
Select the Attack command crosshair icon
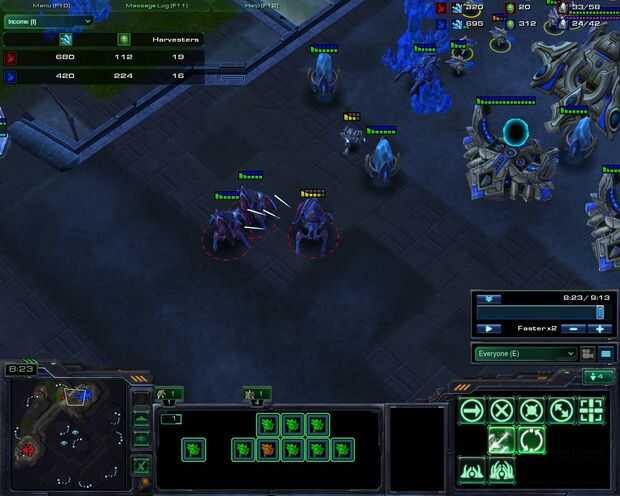pyautogui.click(x=592, y=409)
